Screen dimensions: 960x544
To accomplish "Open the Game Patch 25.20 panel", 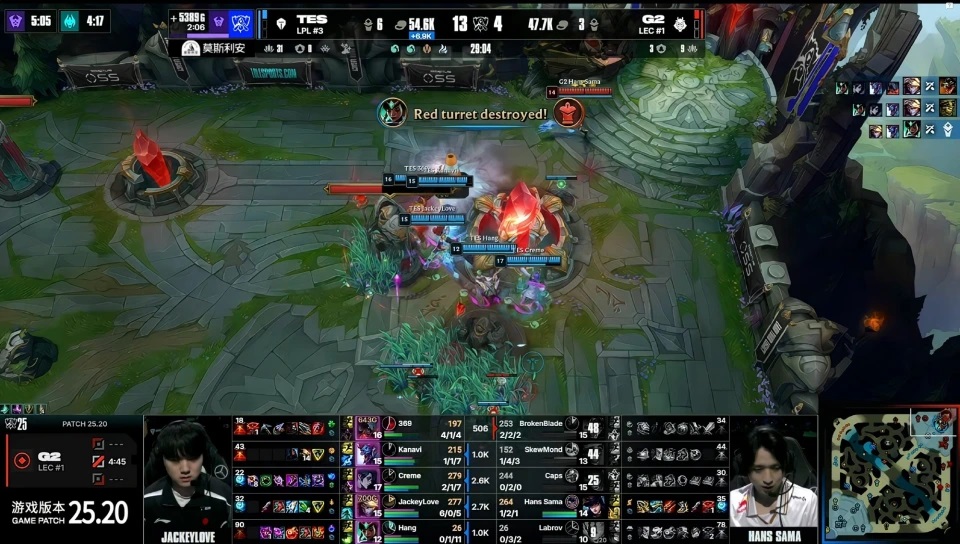I will pyautogui.click(x=70, y=512).
